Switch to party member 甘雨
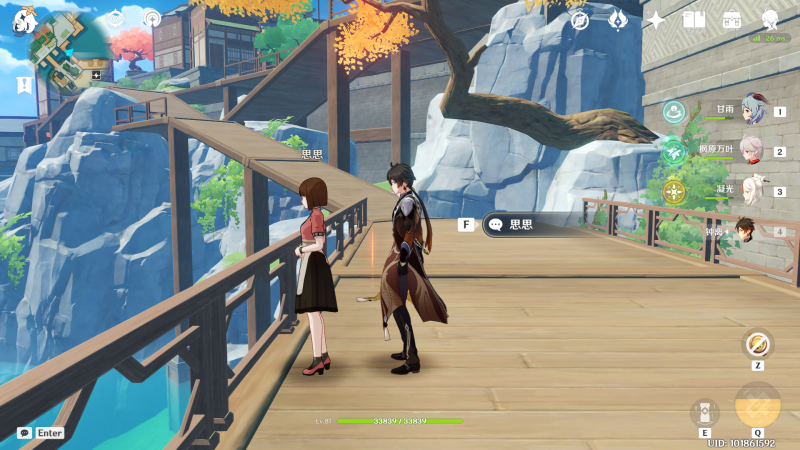 [752, 110]
